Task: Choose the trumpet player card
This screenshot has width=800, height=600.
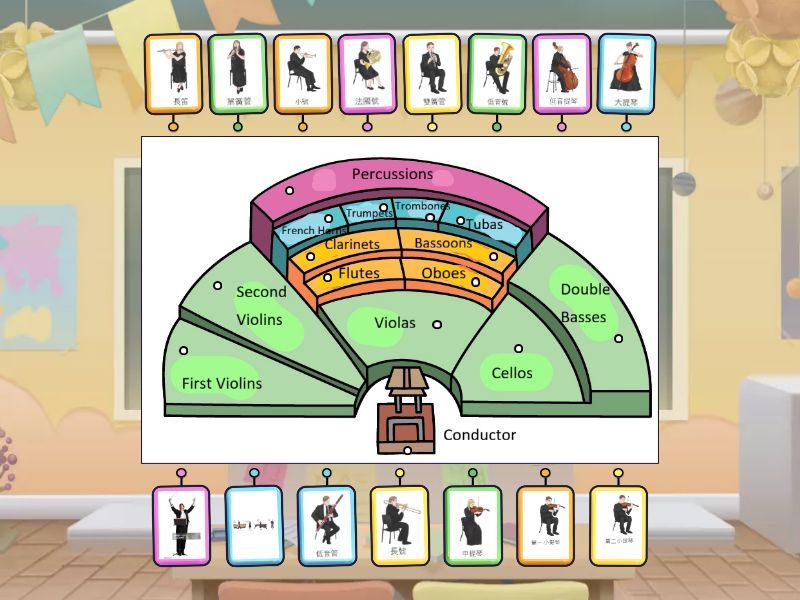Action: pos(302,73)
